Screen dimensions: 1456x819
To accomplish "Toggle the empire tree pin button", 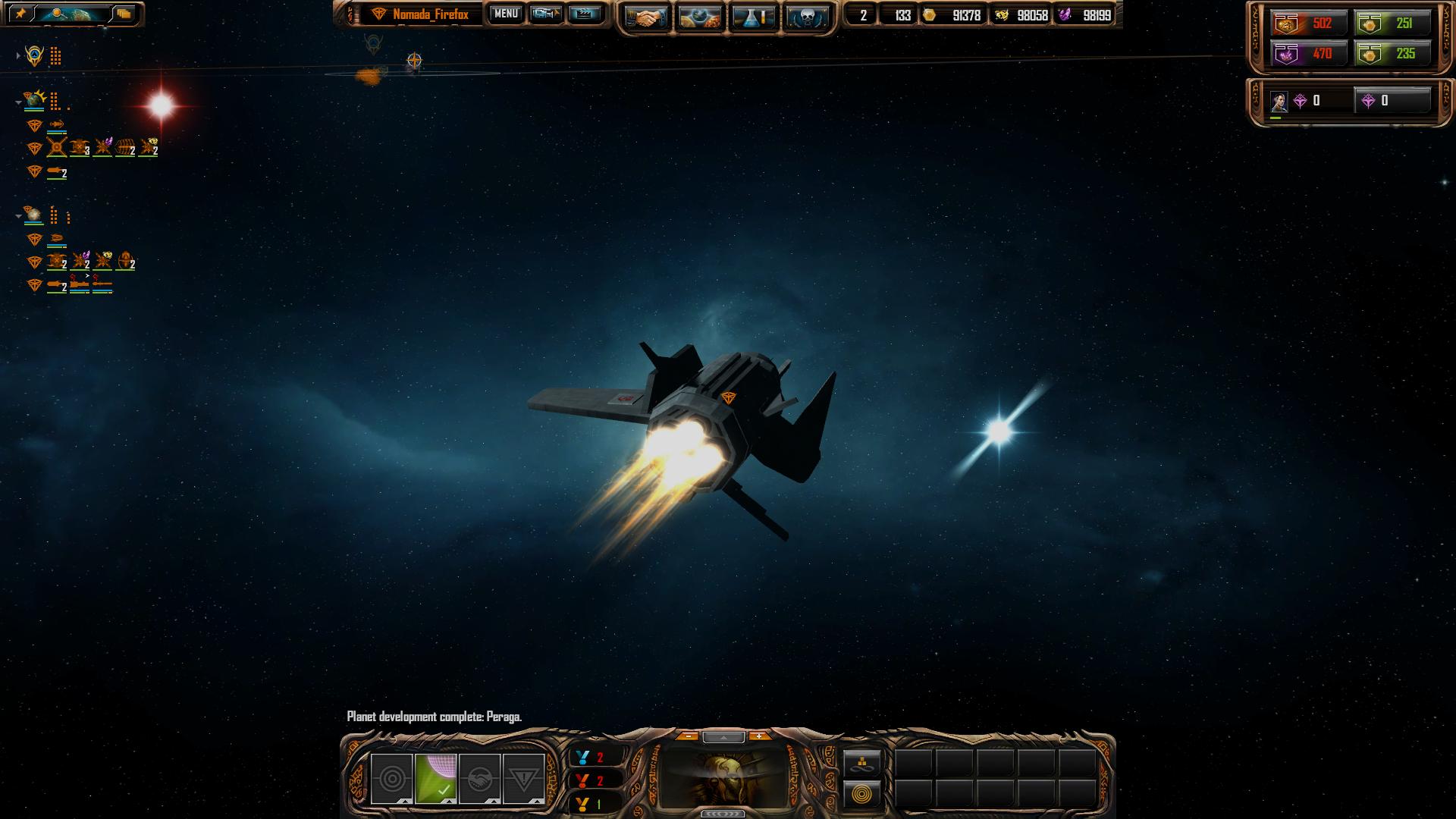I will coord(20,14).
